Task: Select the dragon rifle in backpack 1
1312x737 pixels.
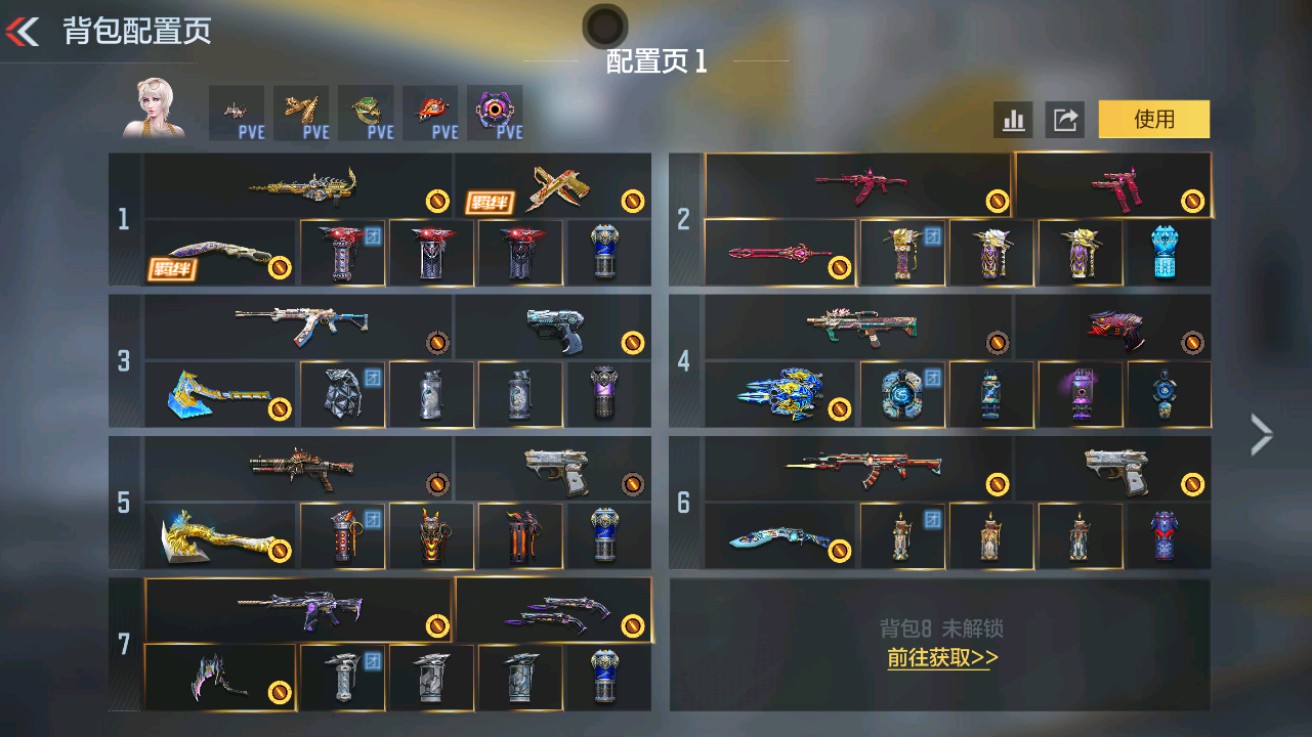Action: click(x=300, y=185)
